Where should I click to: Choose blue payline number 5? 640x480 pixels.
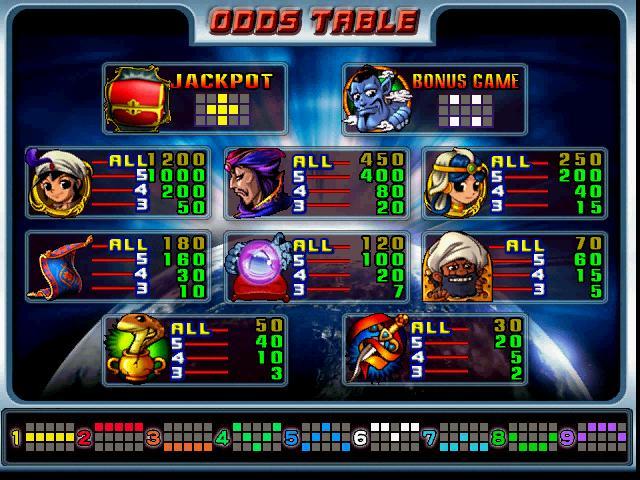point(312,437)
